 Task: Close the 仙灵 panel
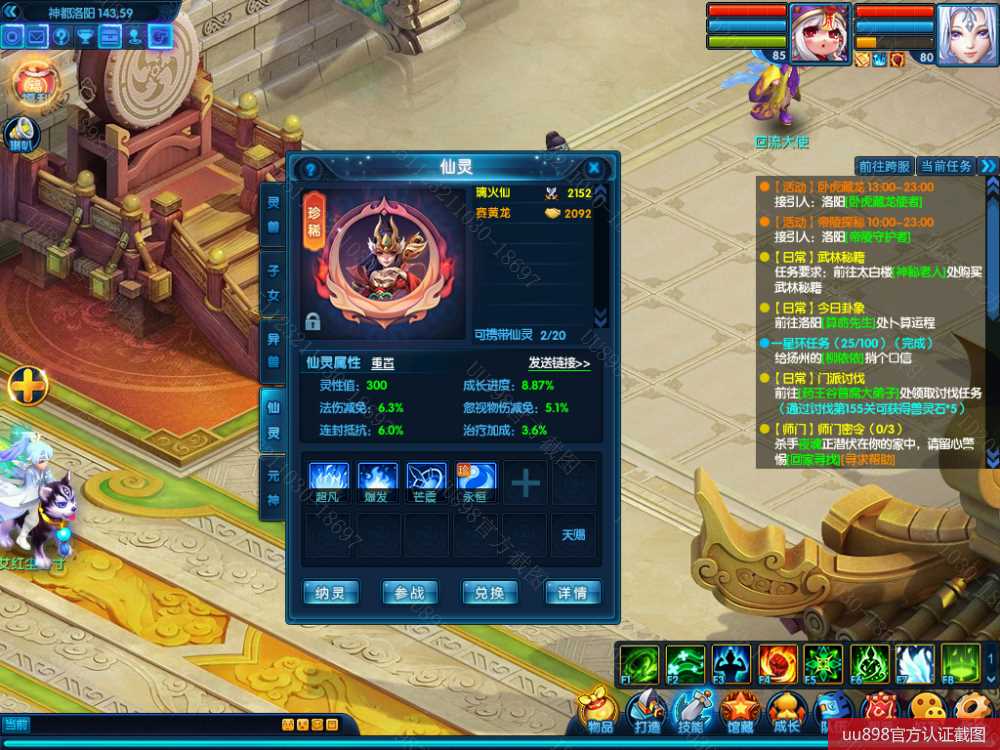tap(594, 168)
